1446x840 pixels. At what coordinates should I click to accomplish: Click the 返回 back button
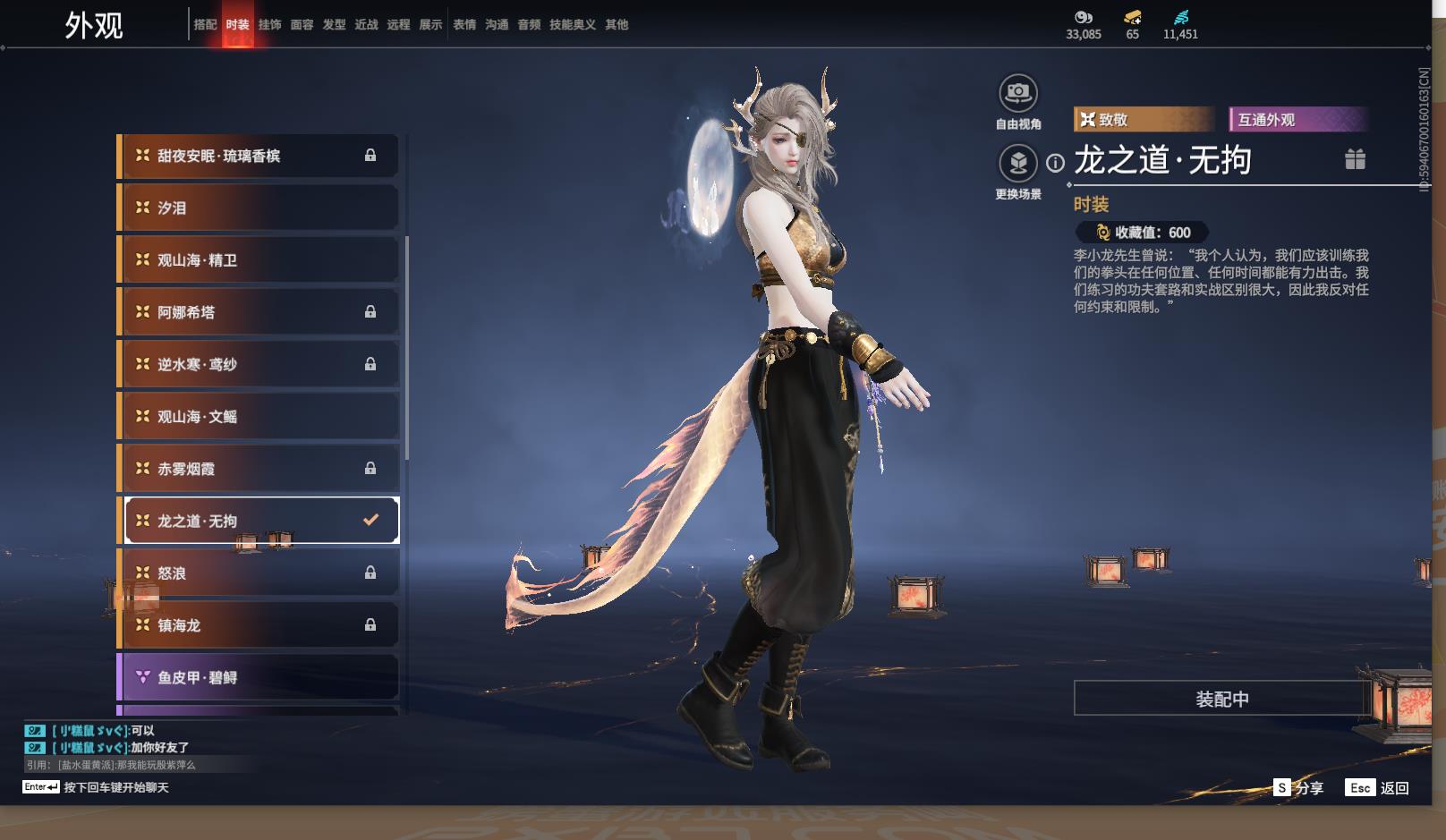(x=1393, y=788)
